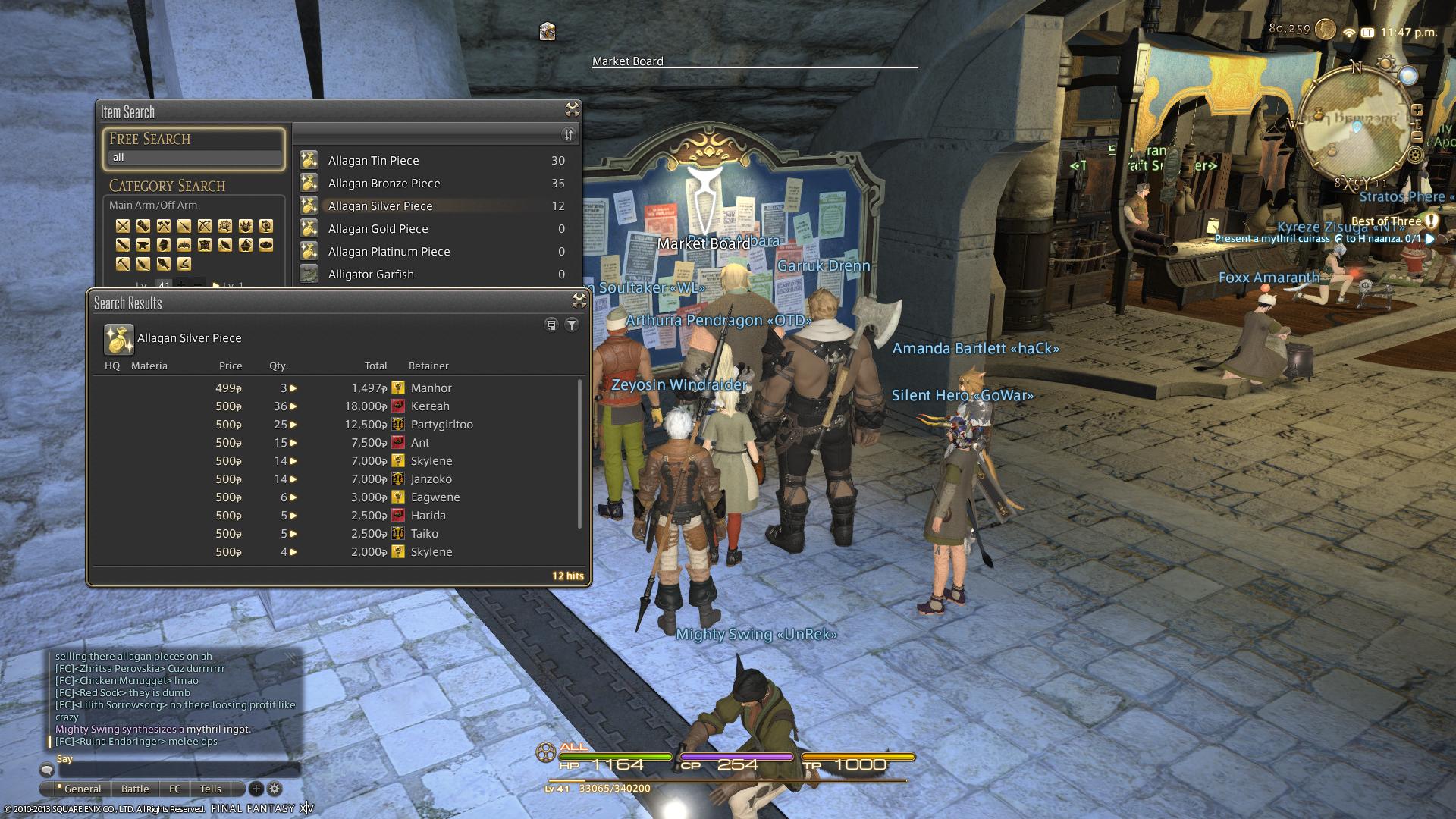Toggle the item list sort order button
Viewport: 1456px width, 819px height.
568,134
